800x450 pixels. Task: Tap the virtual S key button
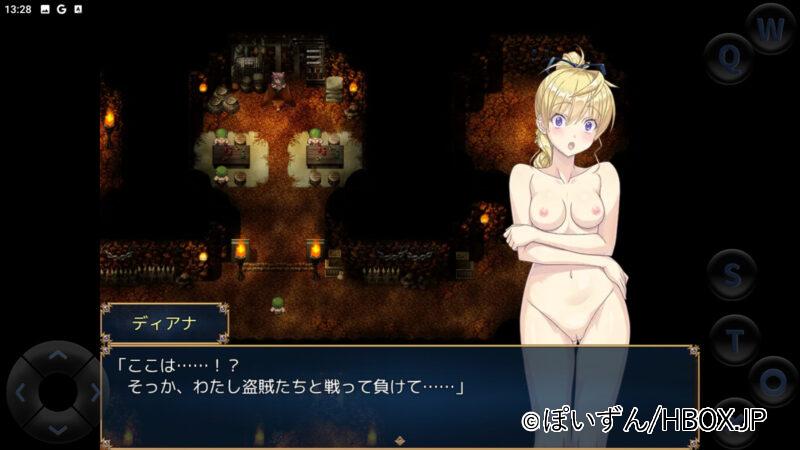coord(733,274)
